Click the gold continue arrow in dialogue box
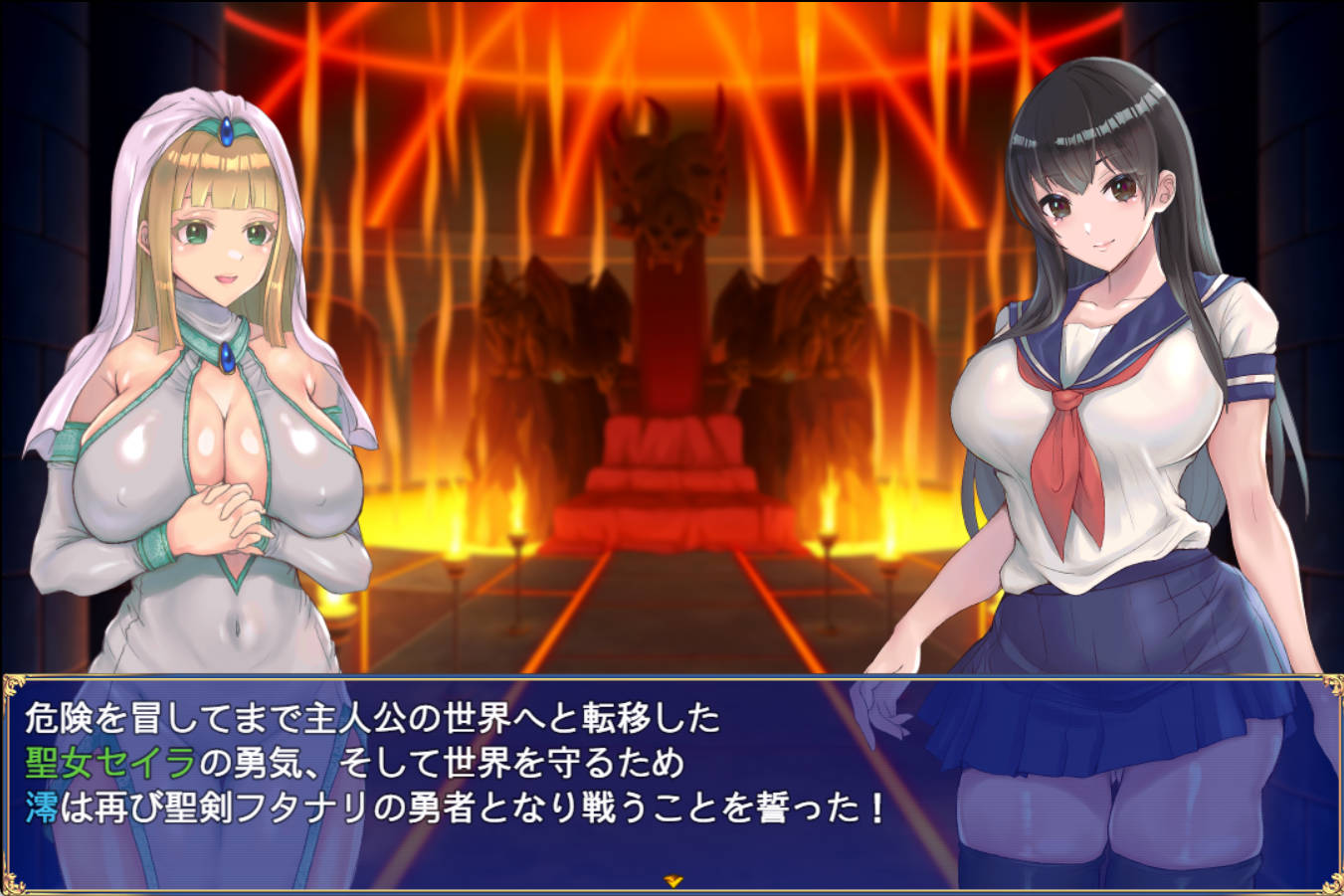Screen dimensions: 1344x896 672,881
